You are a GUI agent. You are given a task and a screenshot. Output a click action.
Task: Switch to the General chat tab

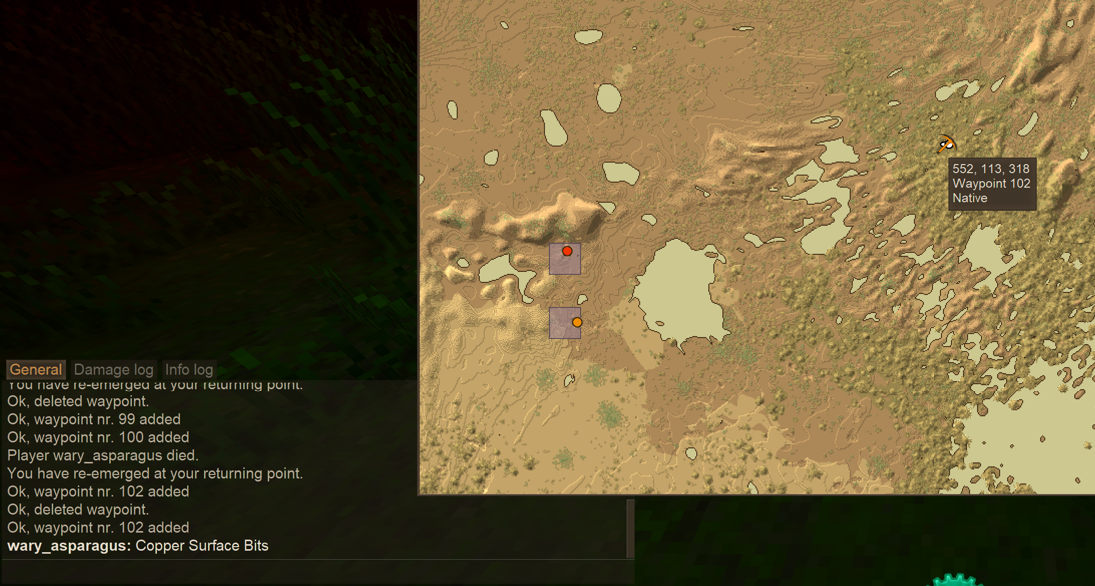[36, 370]
